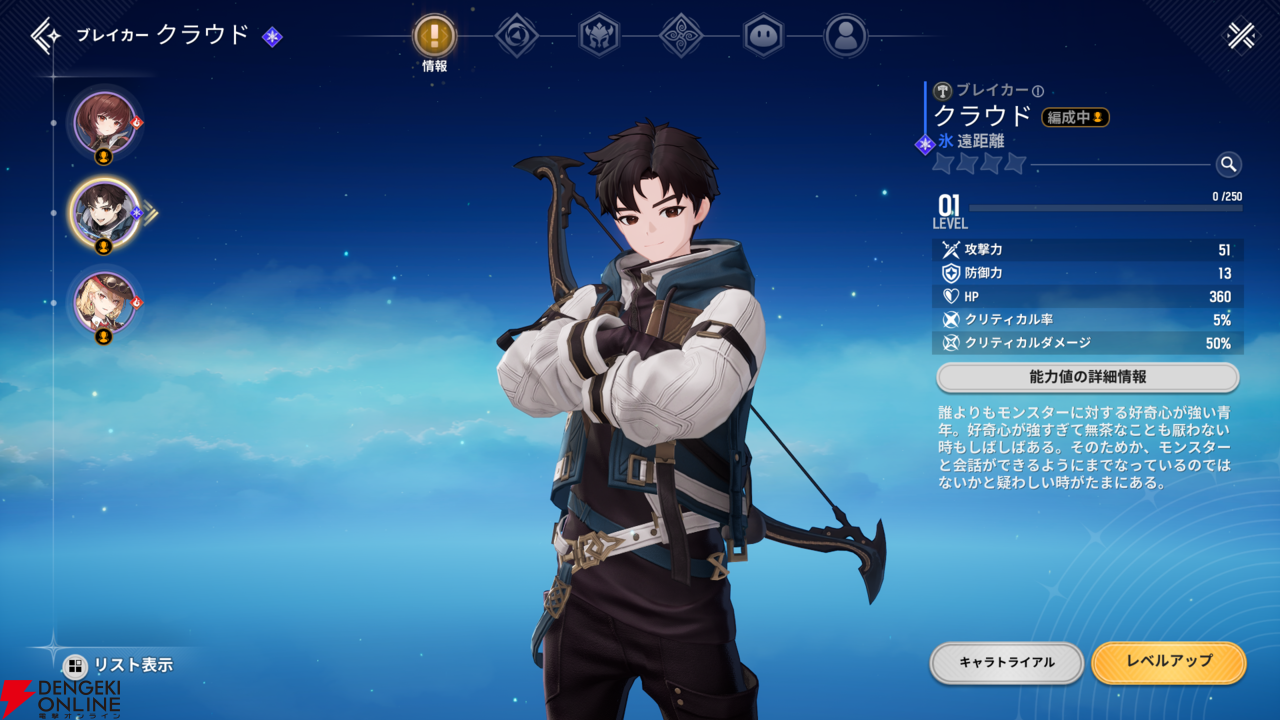Open the round creature face tab
The image size is (1280, 720).
[x=764, y=36]
